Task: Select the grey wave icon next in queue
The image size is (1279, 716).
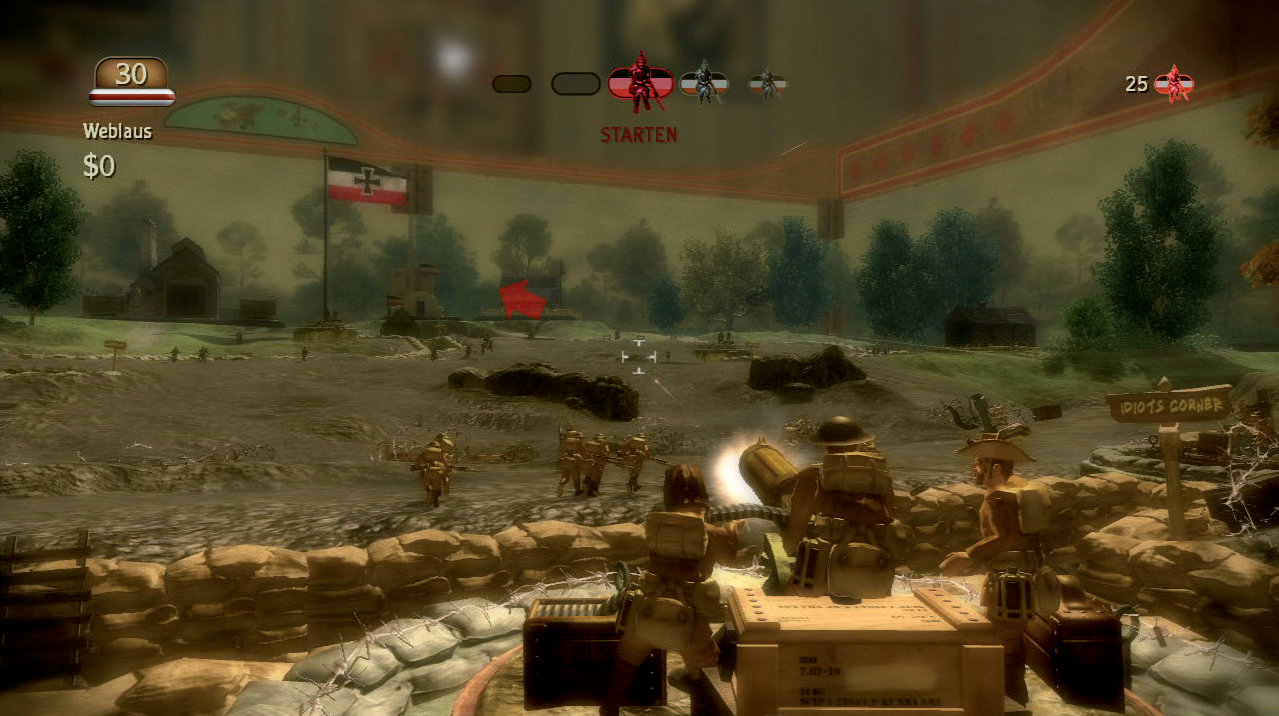Action: click(704, 84)
